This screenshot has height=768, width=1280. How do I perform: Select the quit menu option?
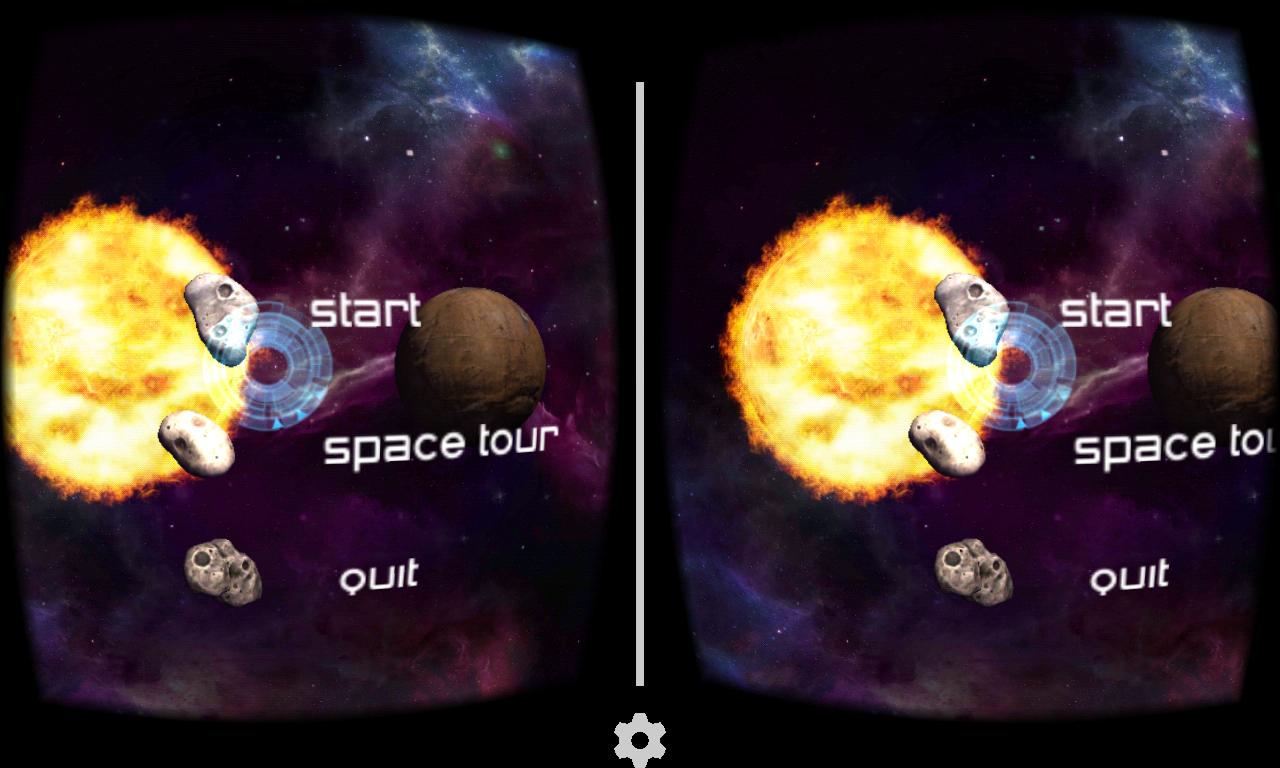[x=380, y=575]
